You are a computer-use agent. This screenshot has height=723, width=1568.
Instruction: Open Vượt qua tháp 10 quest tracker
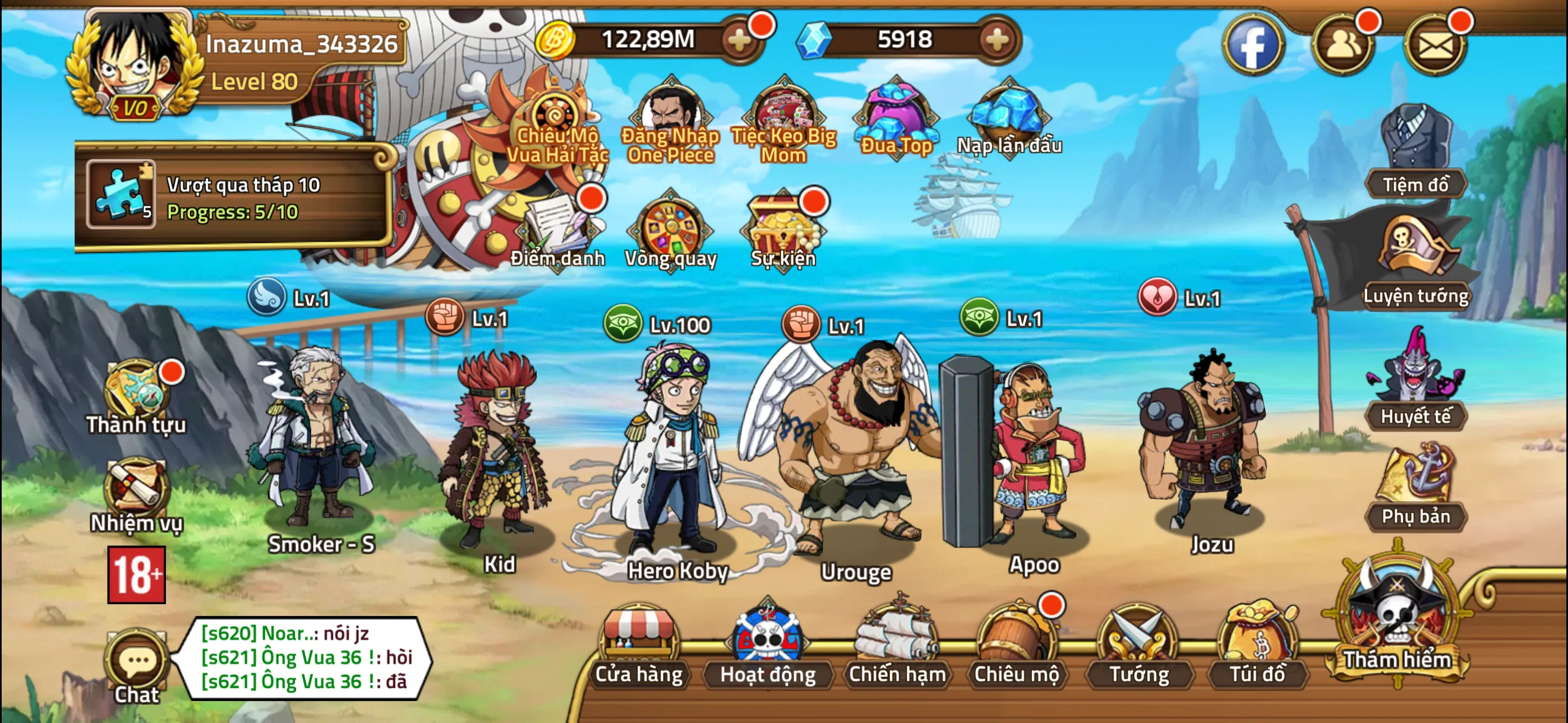coord(234,198)
